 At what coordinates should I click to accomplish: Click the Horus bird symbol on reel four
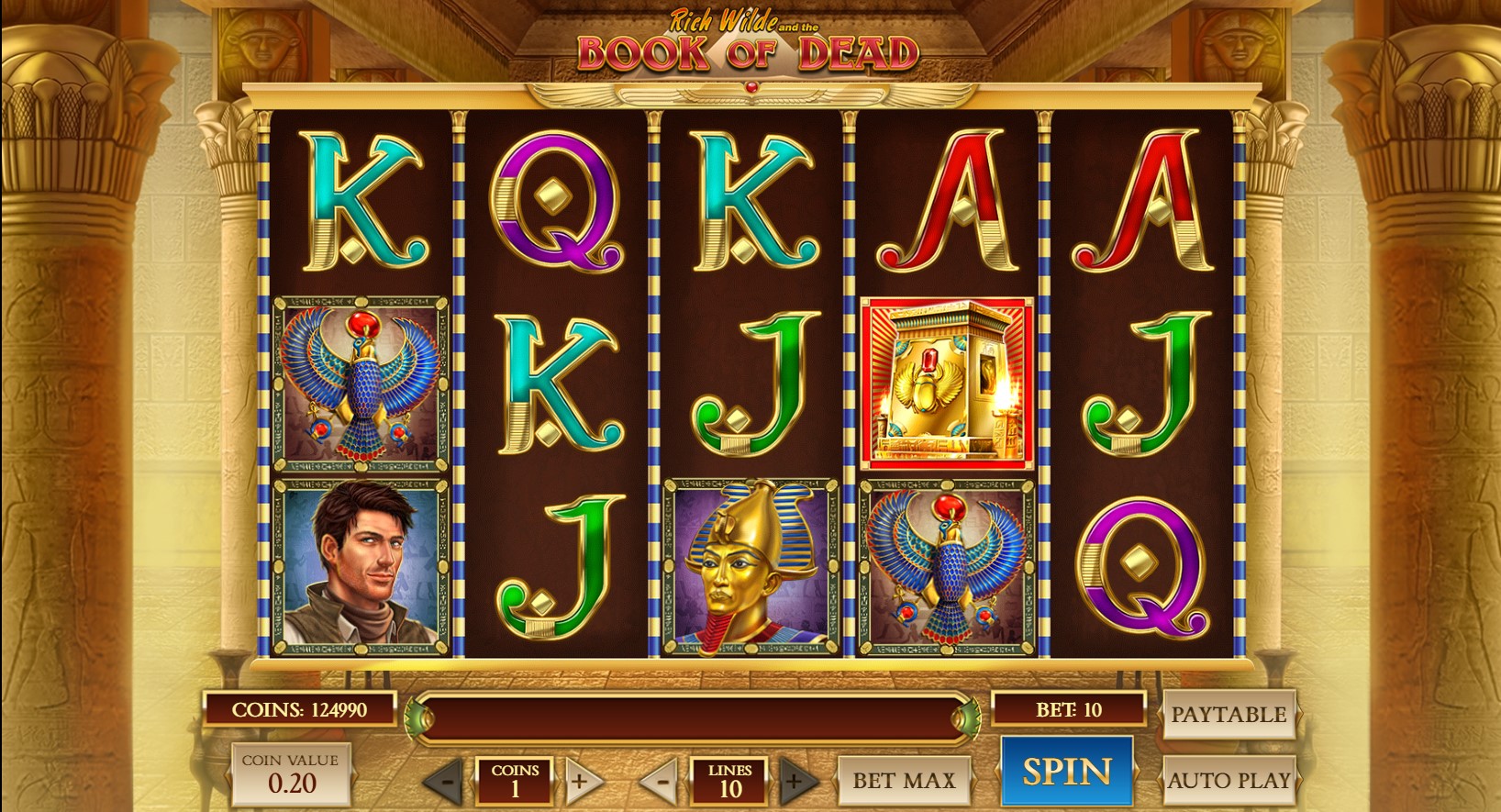click(x=950, y=562)
